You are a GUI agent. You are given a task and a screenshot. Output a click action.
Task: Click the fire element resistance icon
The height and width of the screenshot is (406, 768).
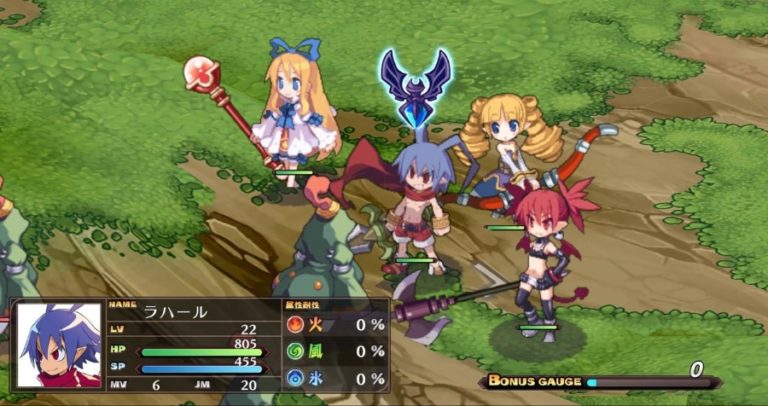tap(298, 324)
